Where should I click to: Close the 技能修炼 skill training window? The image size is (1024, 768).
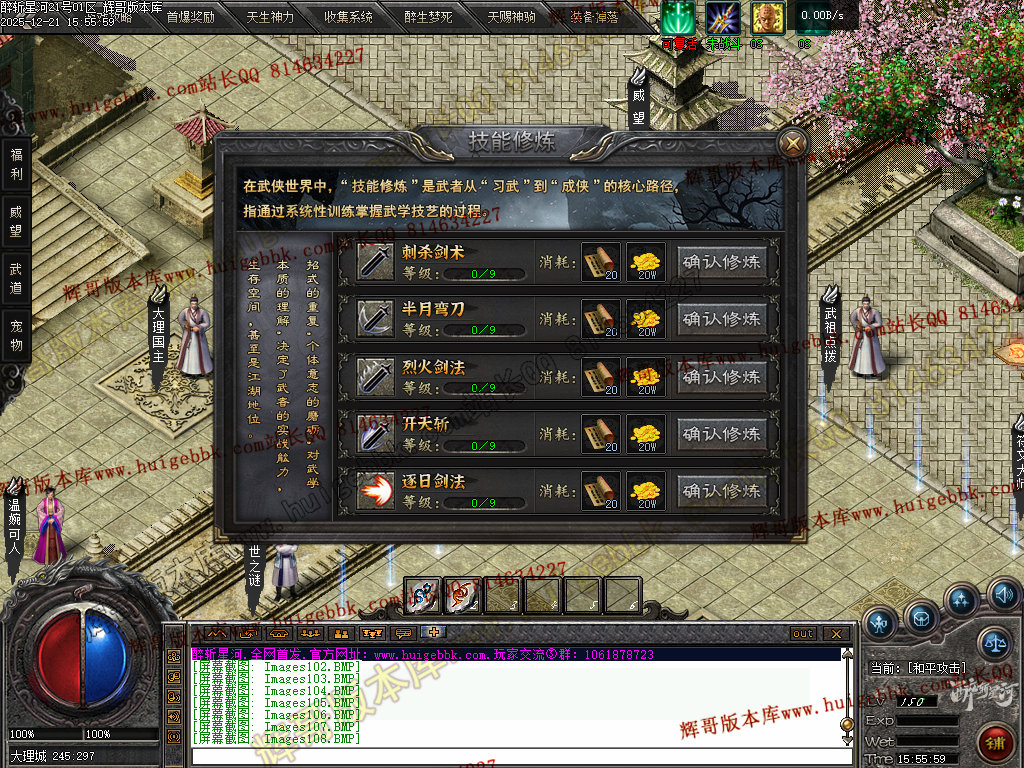[x=793, y=144]
